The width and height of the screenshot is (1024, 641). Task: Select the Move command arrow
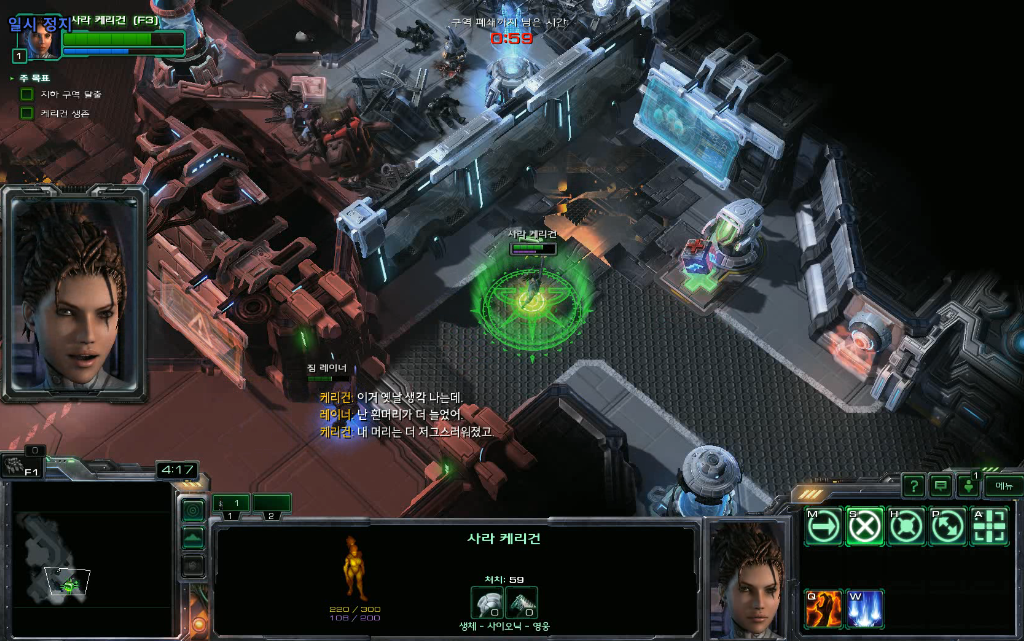coord(823,526)
